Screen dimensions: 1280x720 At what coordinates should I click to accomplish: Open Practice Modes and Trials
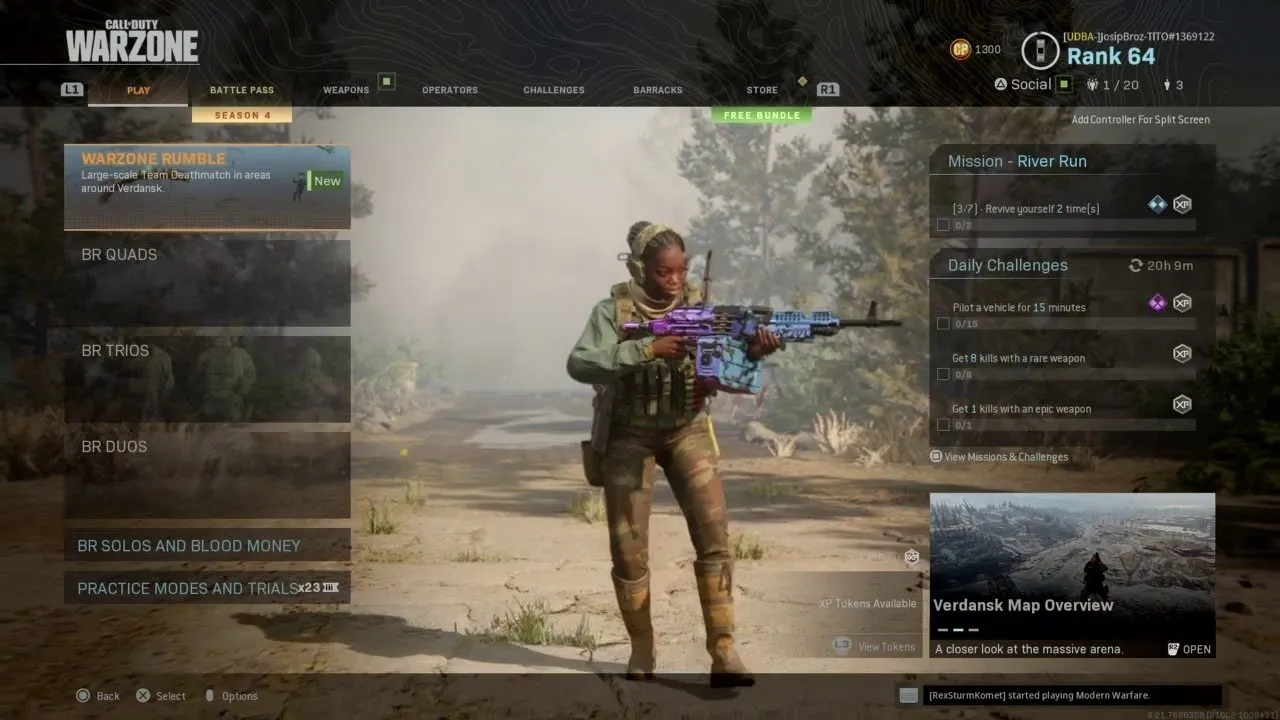207,588
